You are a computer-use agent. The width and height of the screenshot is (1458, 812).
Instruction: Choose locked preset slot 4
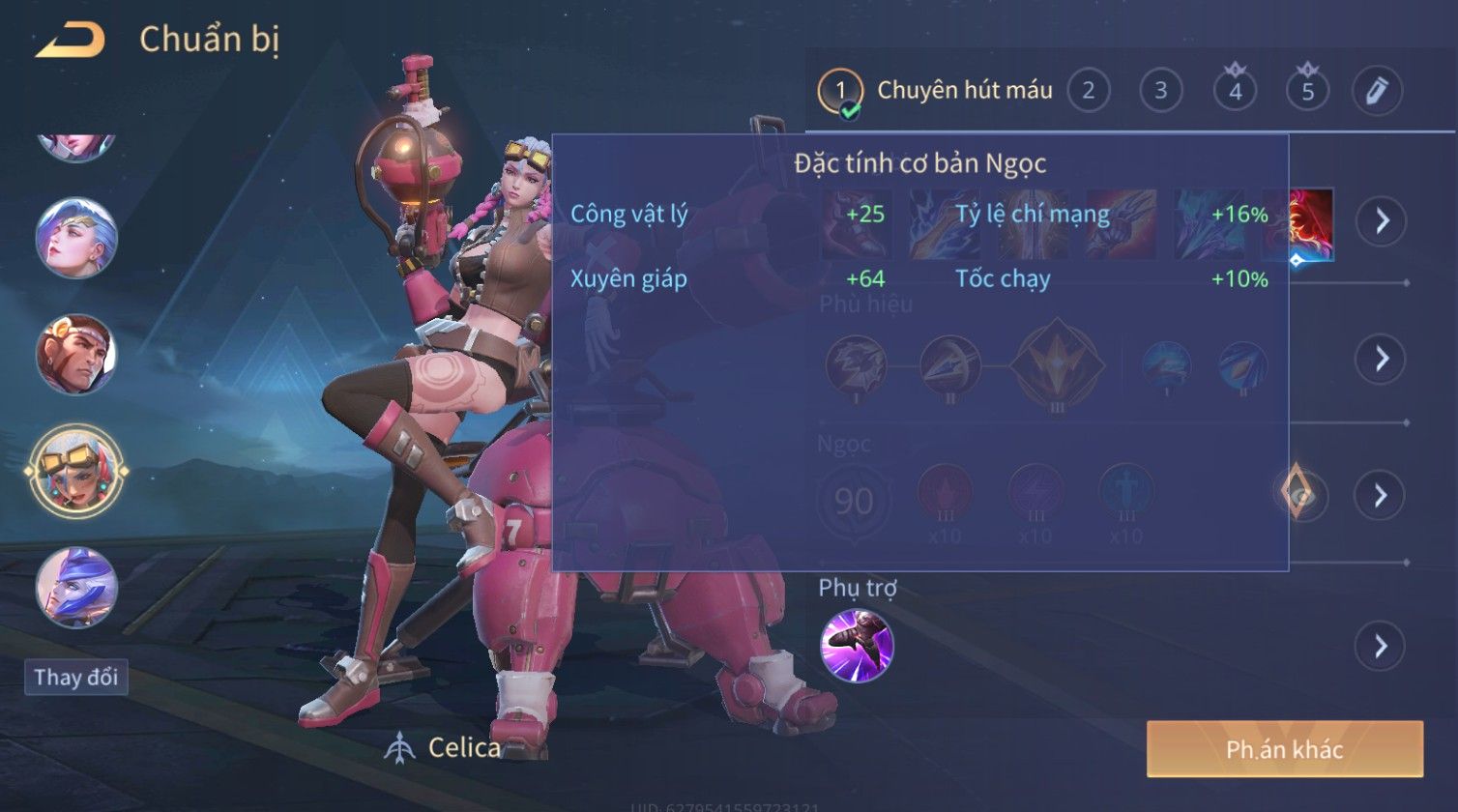click(x=1235, y=91)
